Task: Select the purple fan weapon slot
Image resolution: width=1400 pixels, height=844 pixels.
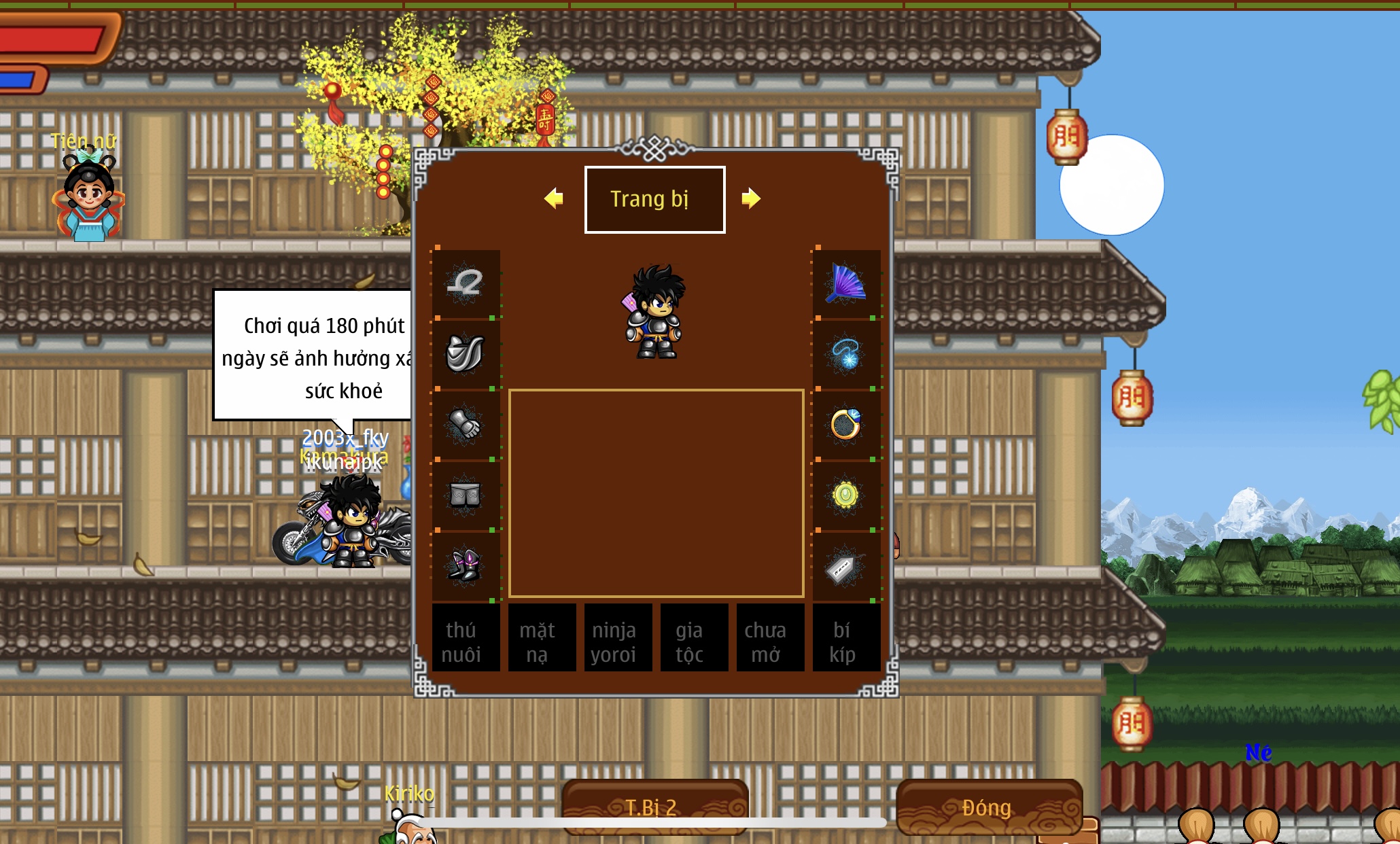Action: (x=846, y=284)
